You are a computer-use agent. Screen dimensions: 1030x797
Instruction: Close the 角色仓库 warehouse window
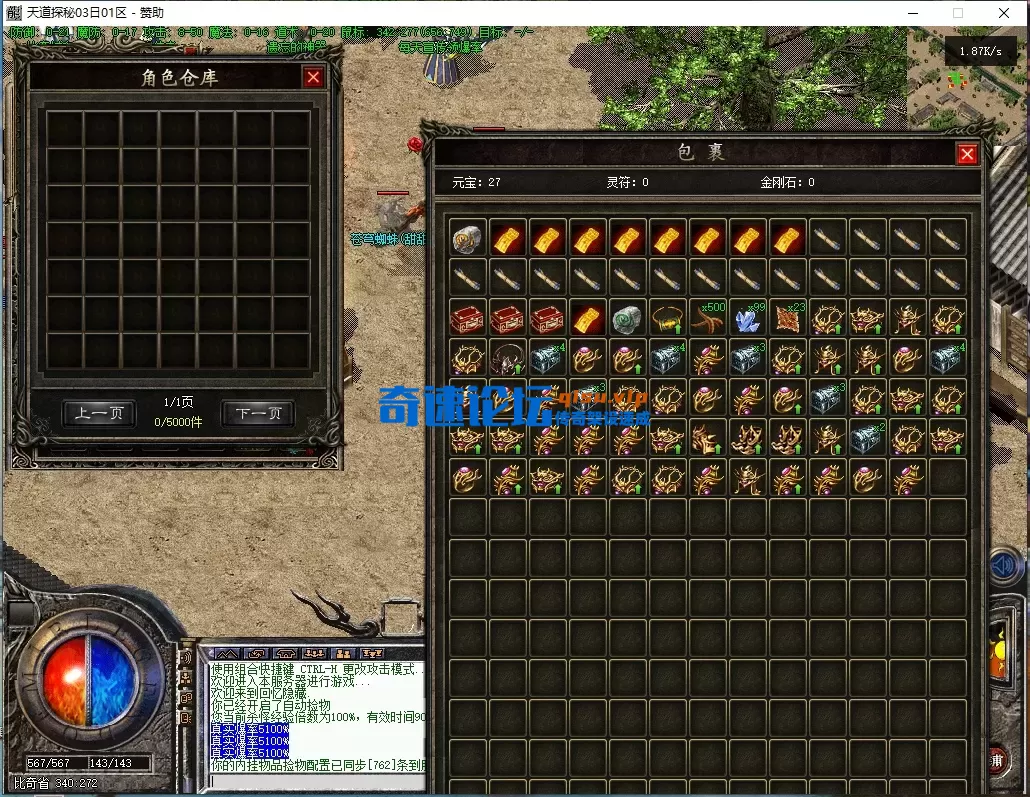pyautogui.click(x=314, y=78)
